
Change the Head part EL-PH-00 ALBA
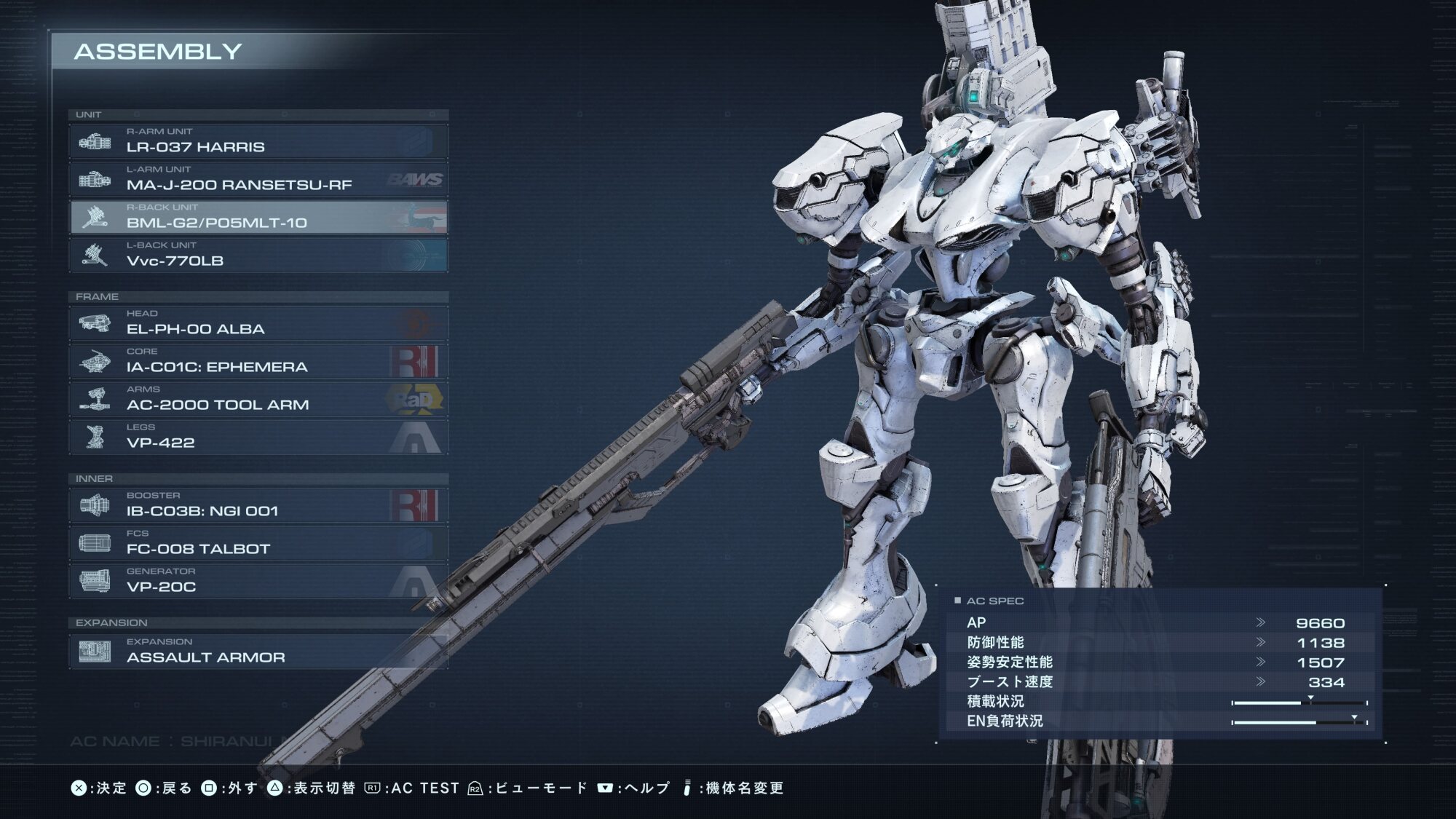click(x=258, y=323)
